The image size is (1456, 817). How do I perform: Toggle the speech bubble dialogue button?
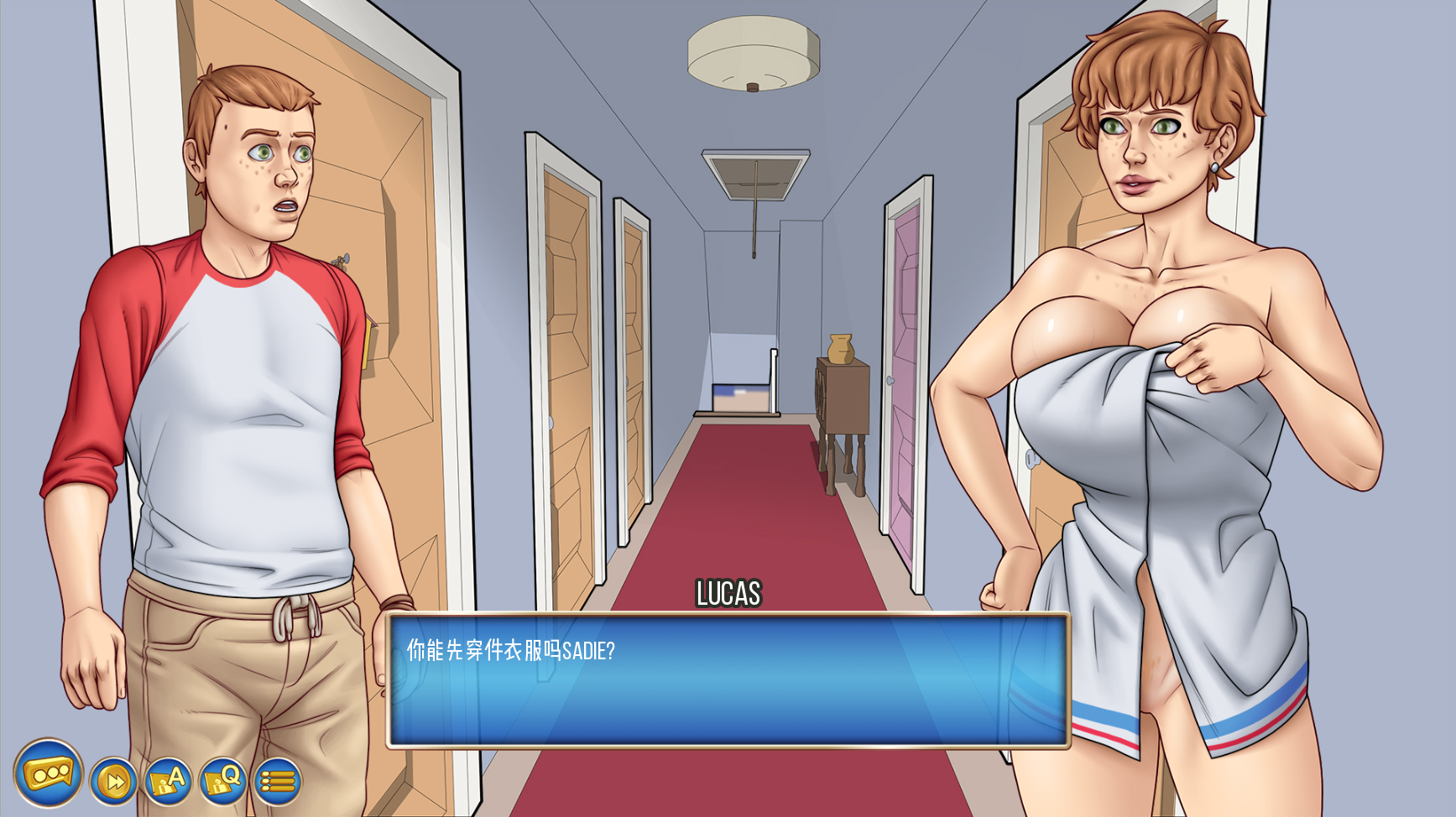pyautogui.click(x=48, y=773)
